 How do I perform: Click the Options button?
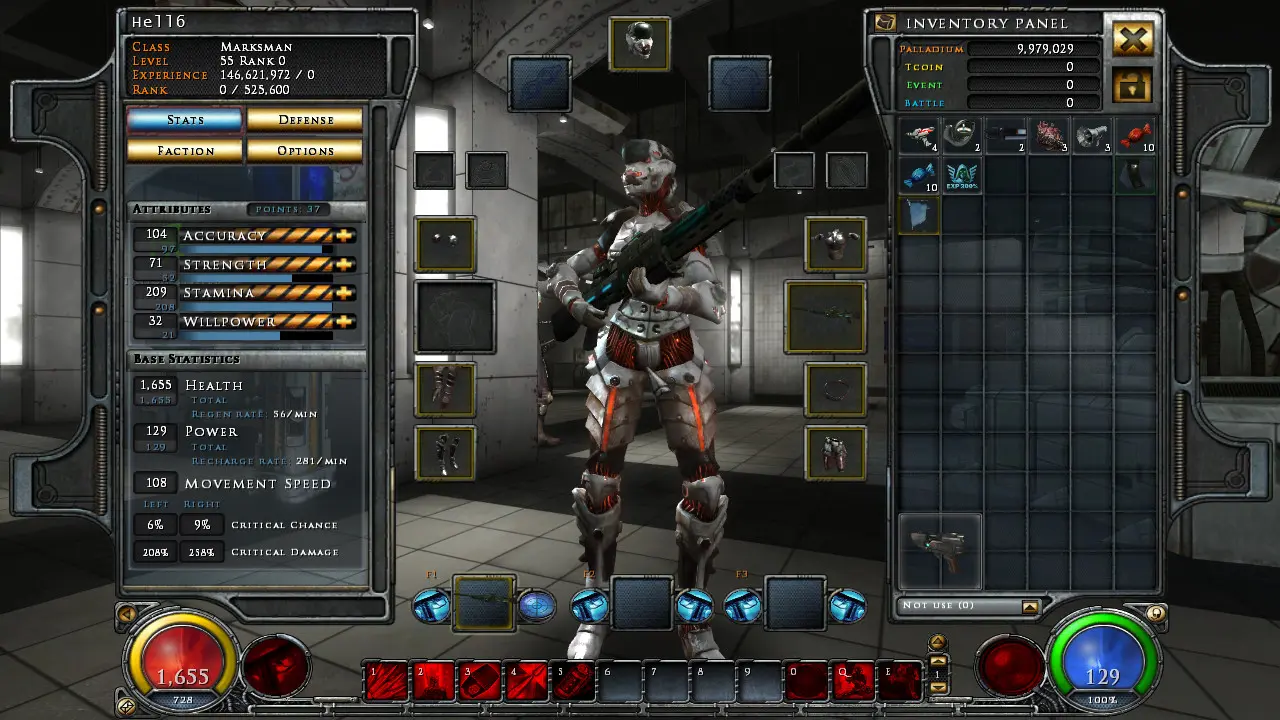tap(305, 150)
